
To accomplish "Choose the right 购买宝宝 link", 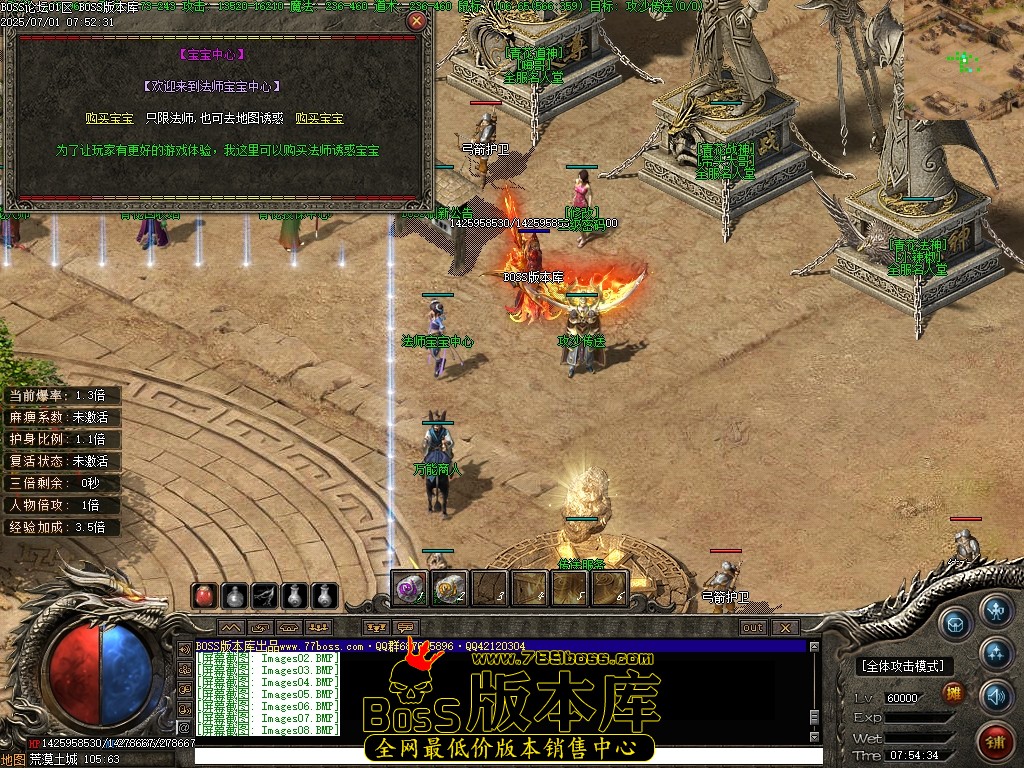I will tap(319, 118).
